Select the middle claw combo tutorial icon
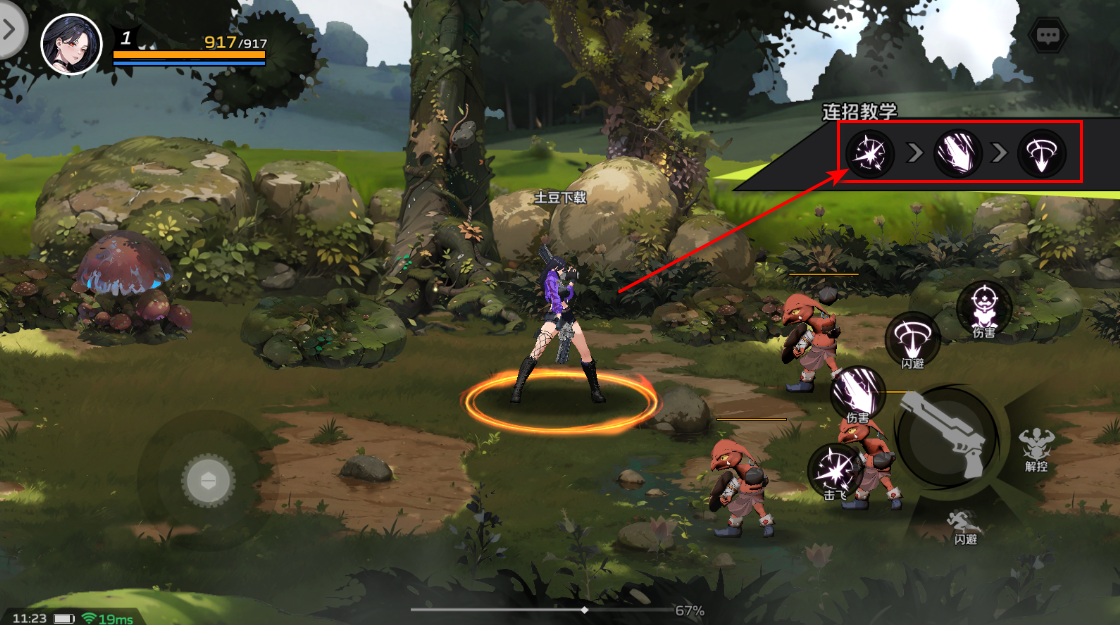This screenshot has height=625, width=1120. pos(958,154)
